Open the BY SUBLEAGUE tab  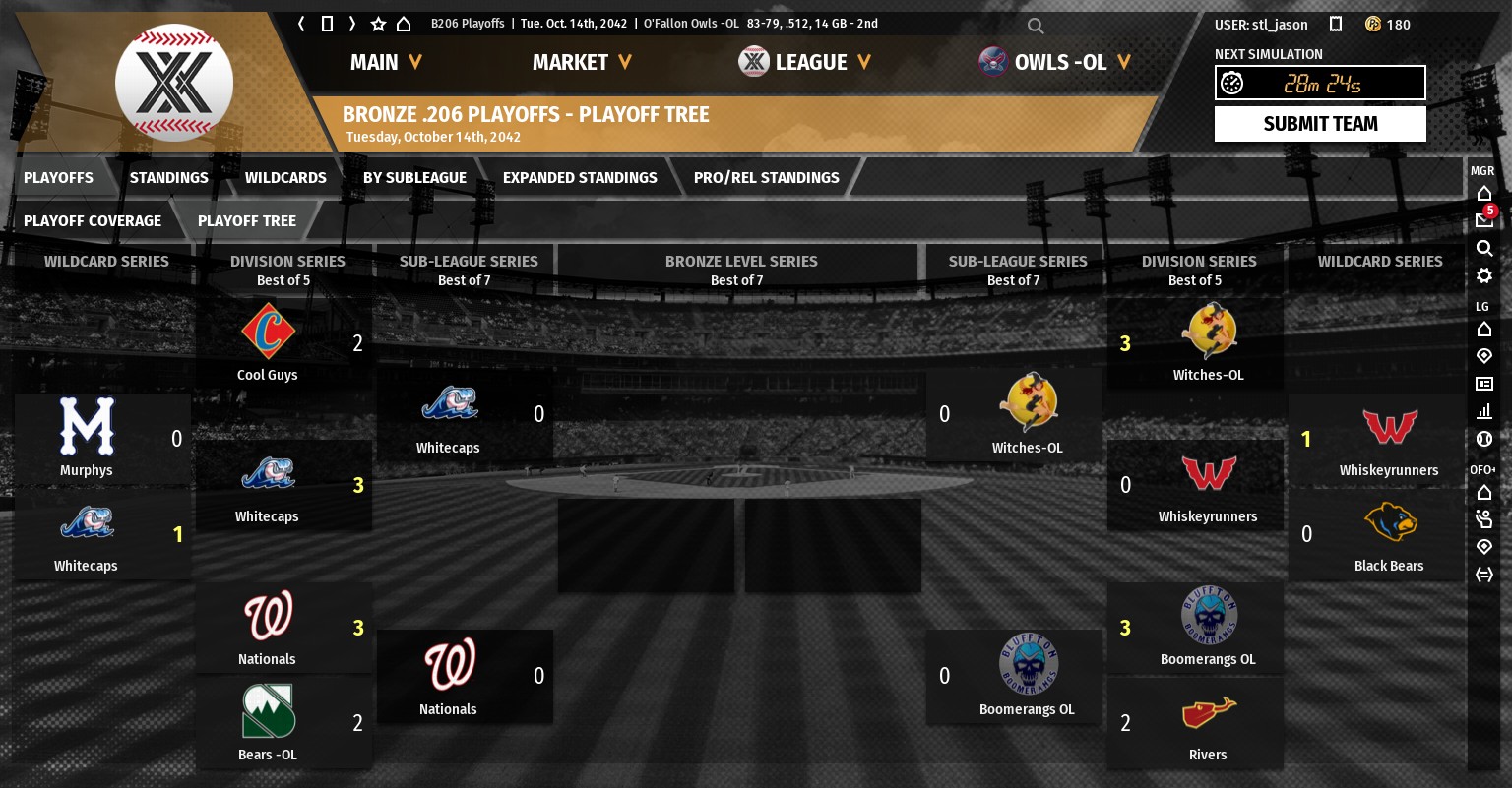[x=414, y=178]
